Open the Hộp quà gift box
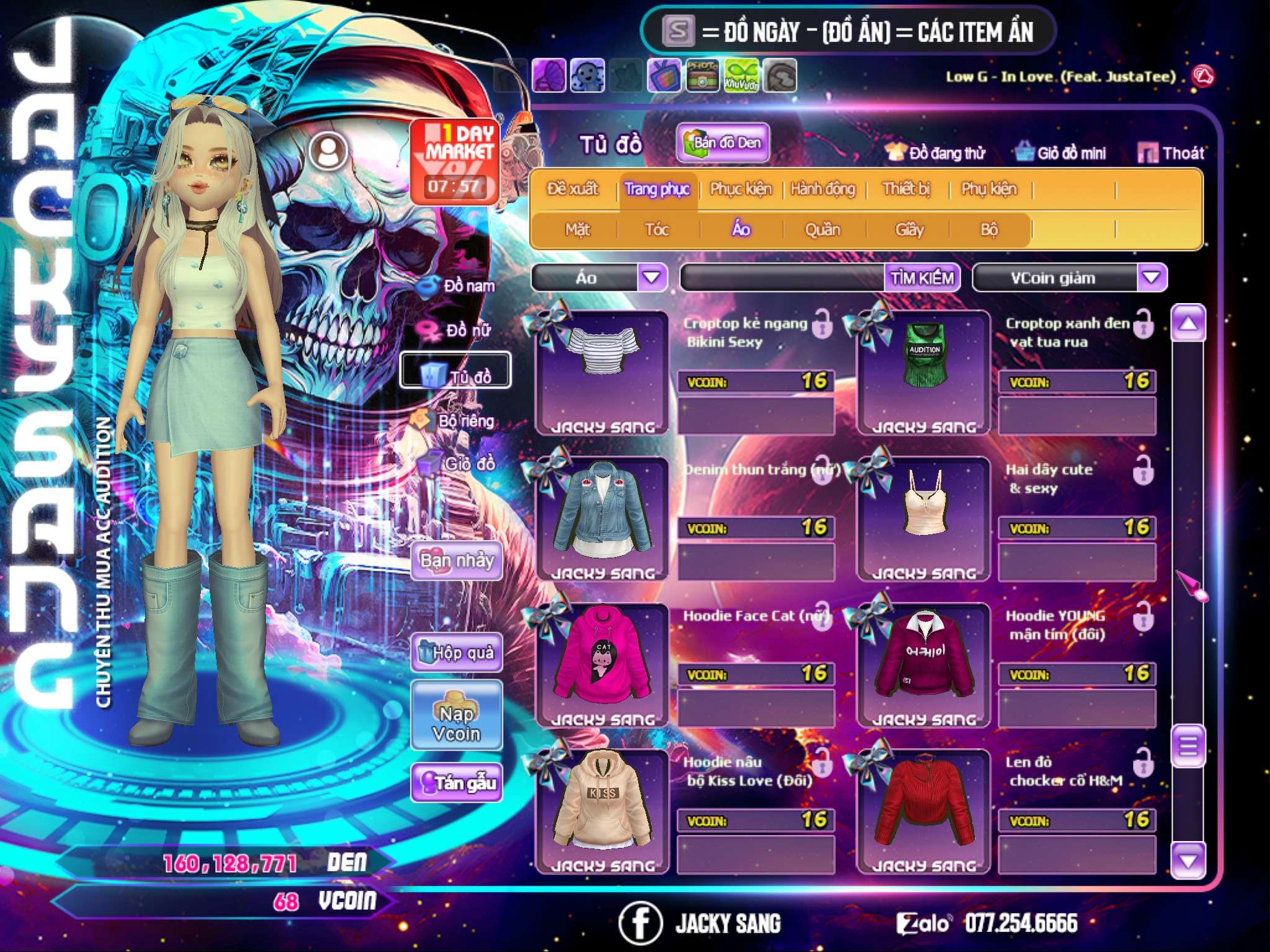This screenshot has width=1270, height=952. (456, 652)
